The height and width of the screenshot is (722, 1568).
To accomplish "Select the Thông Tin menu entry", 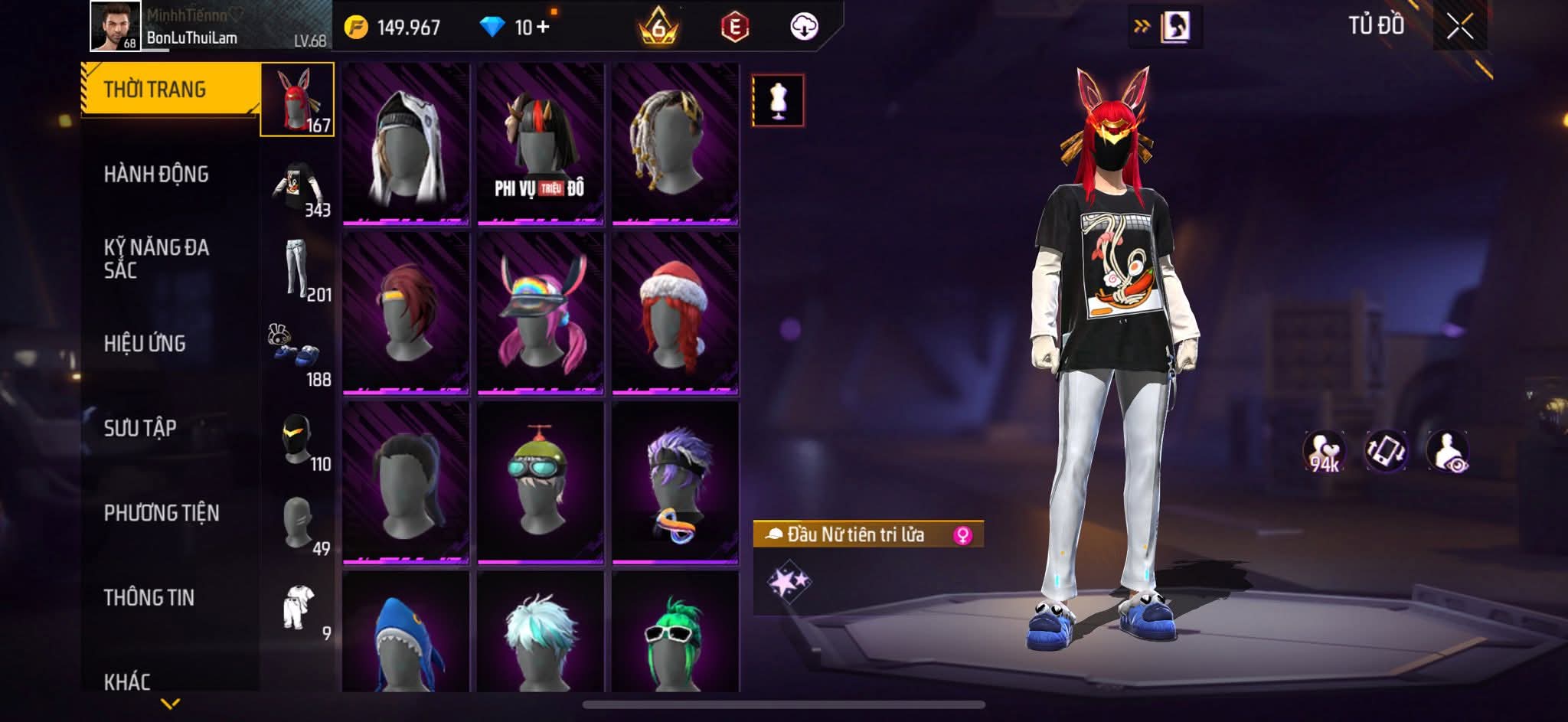I will 149,597.
